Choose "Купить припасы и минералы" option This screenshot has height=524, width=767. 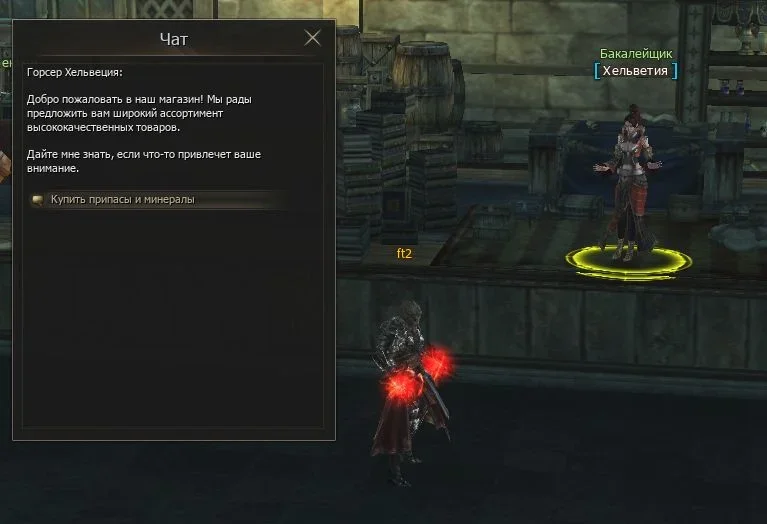123,199
